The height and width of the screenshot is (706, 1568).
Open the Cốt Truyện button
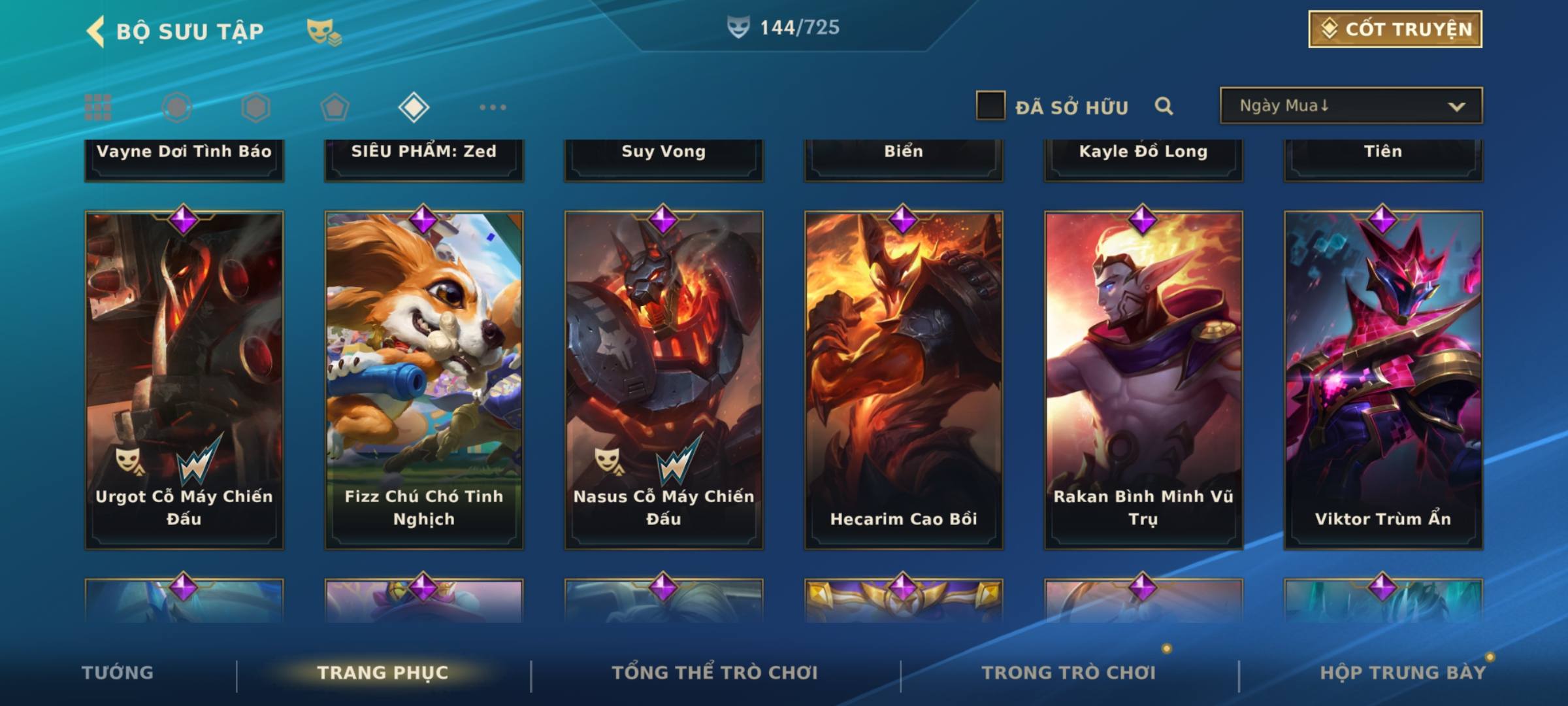point(1394,29)
